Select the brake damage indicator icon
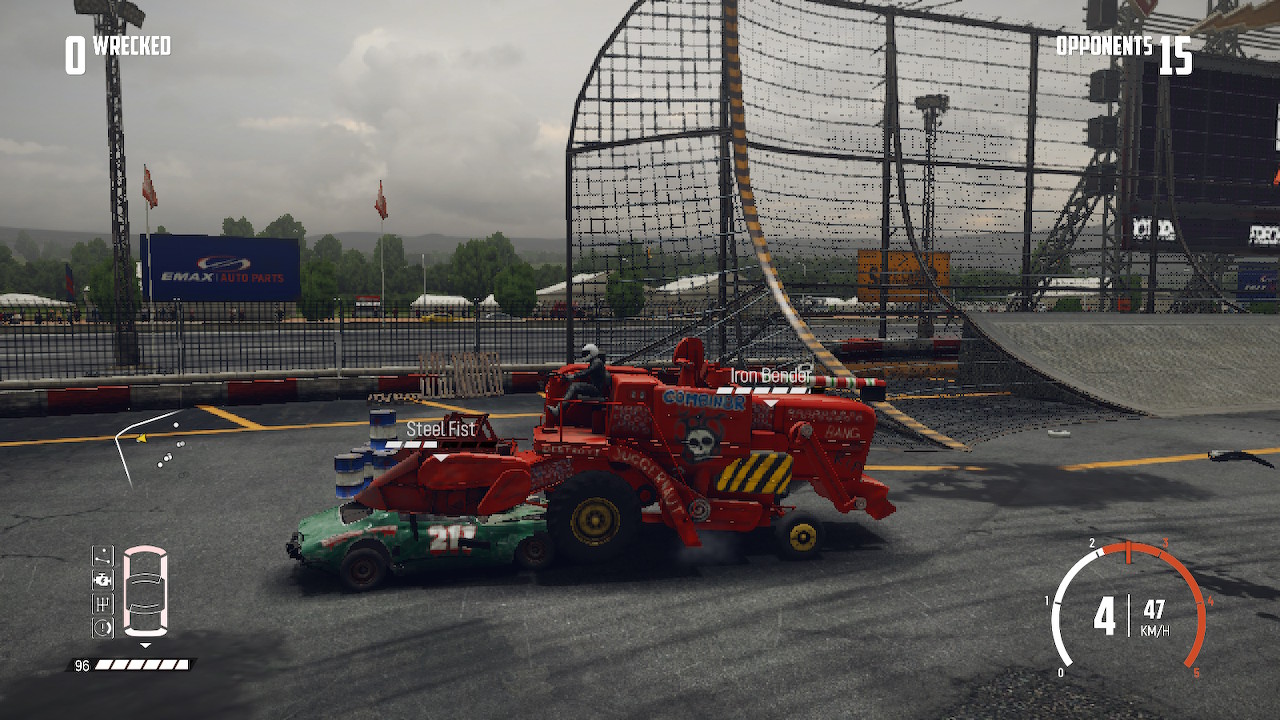The height and width of the screenshot is (720, 1280). [102, 626]
